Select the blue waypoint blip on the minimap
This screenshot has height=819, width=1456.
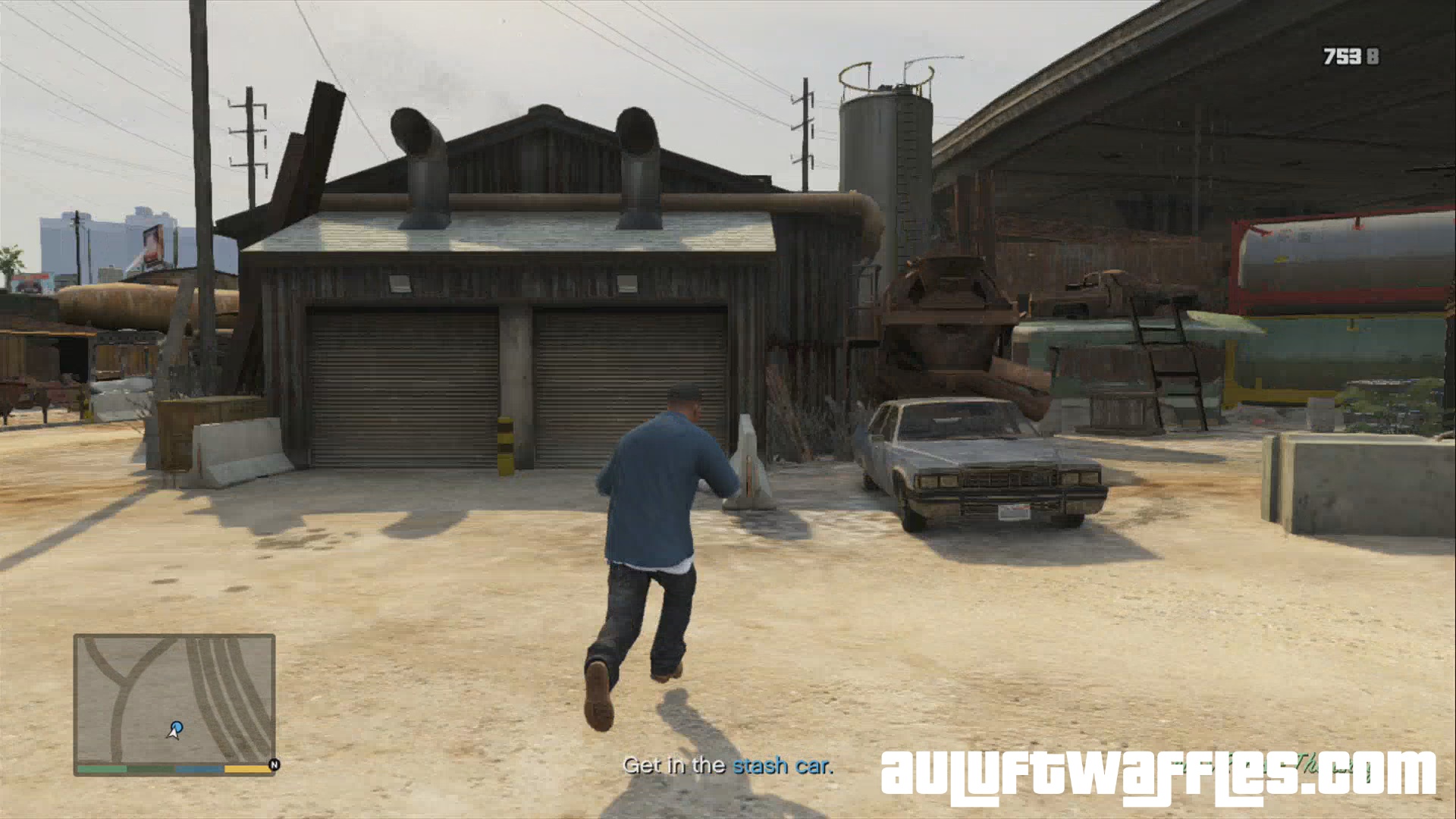click(177, 726)
